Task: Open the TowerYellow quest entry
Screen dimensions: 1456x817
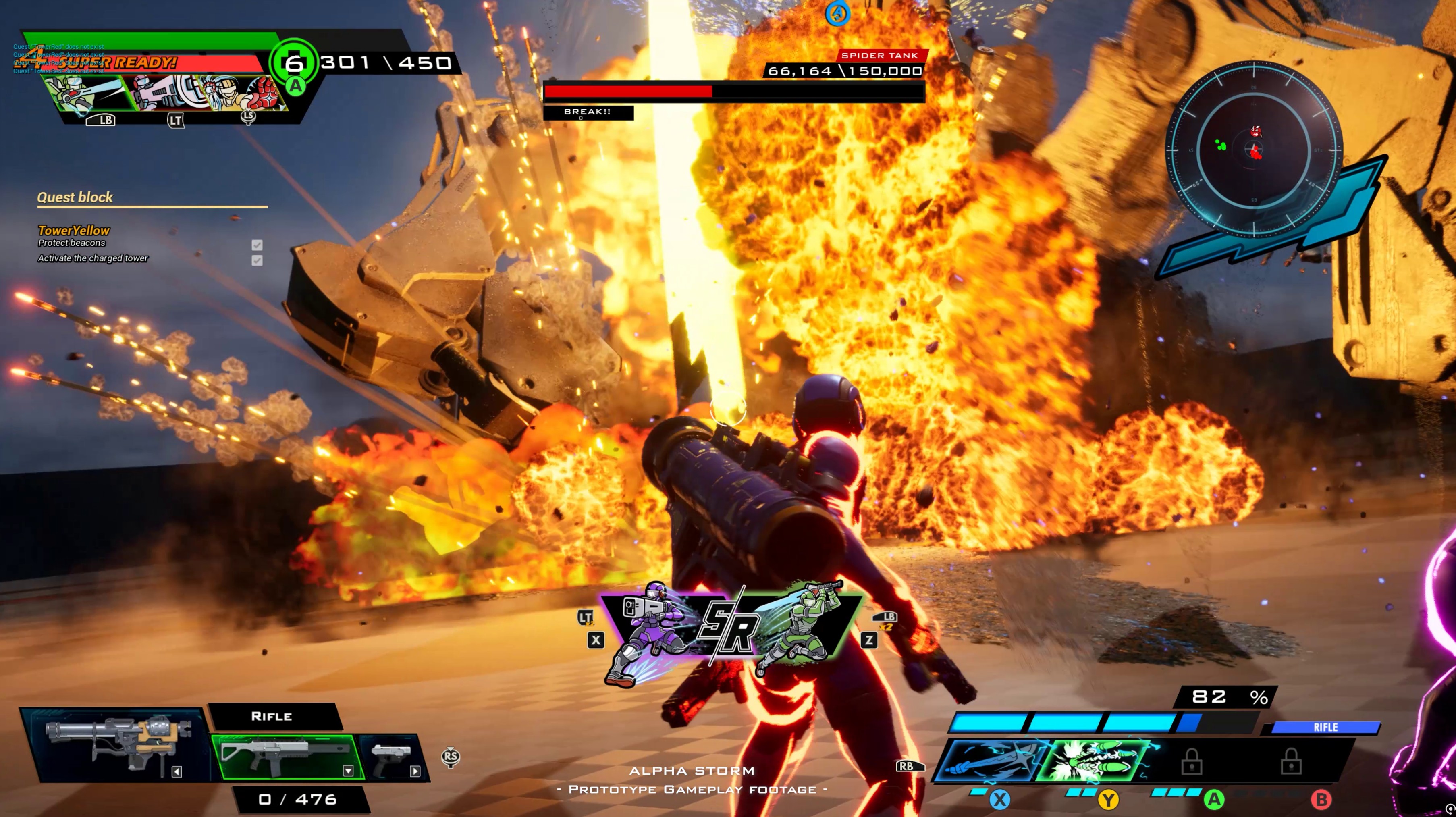Action: point(73,230)
